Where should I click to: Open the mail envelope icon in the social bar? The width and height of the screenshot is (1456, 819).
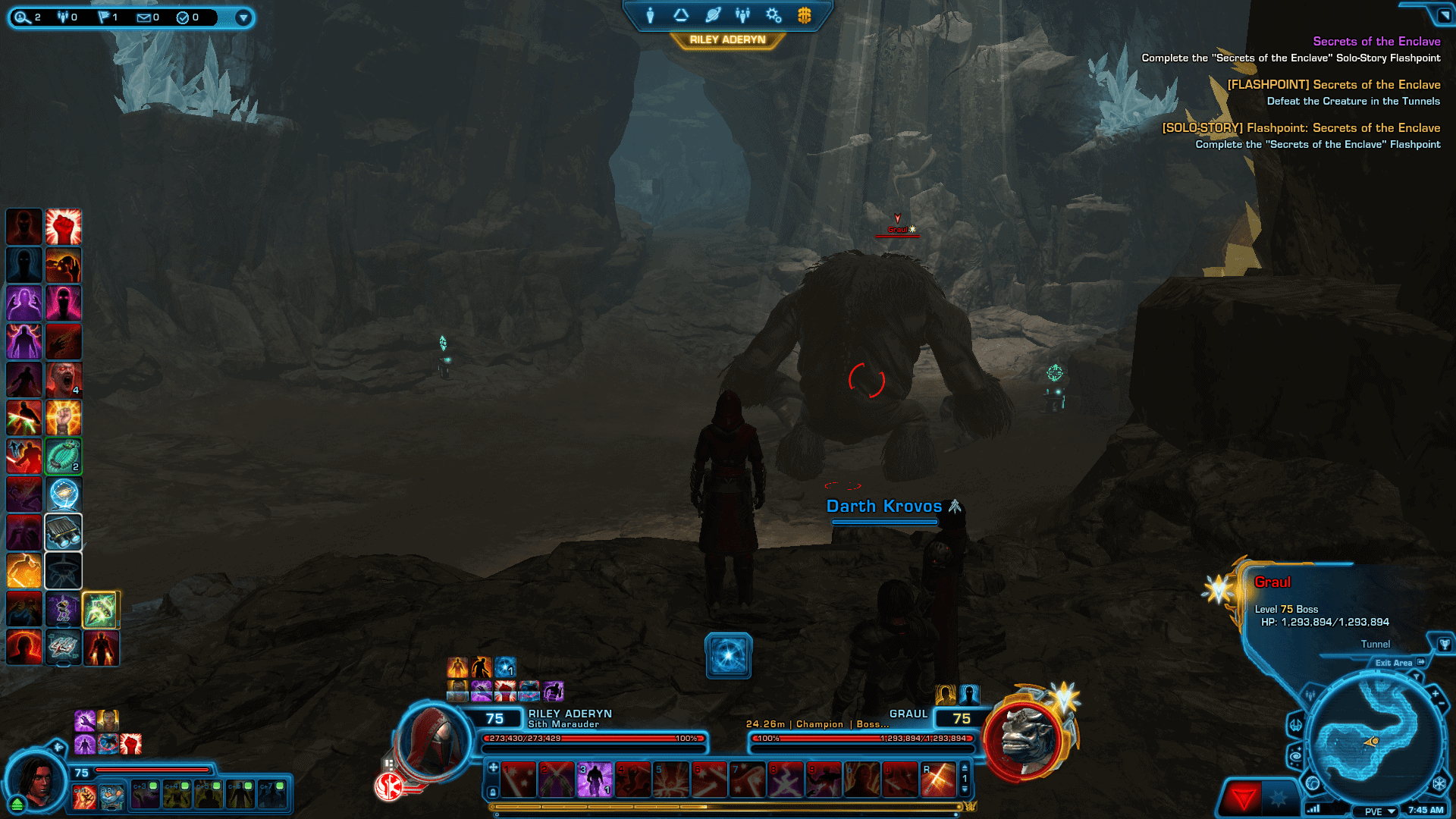click(143, 17)
